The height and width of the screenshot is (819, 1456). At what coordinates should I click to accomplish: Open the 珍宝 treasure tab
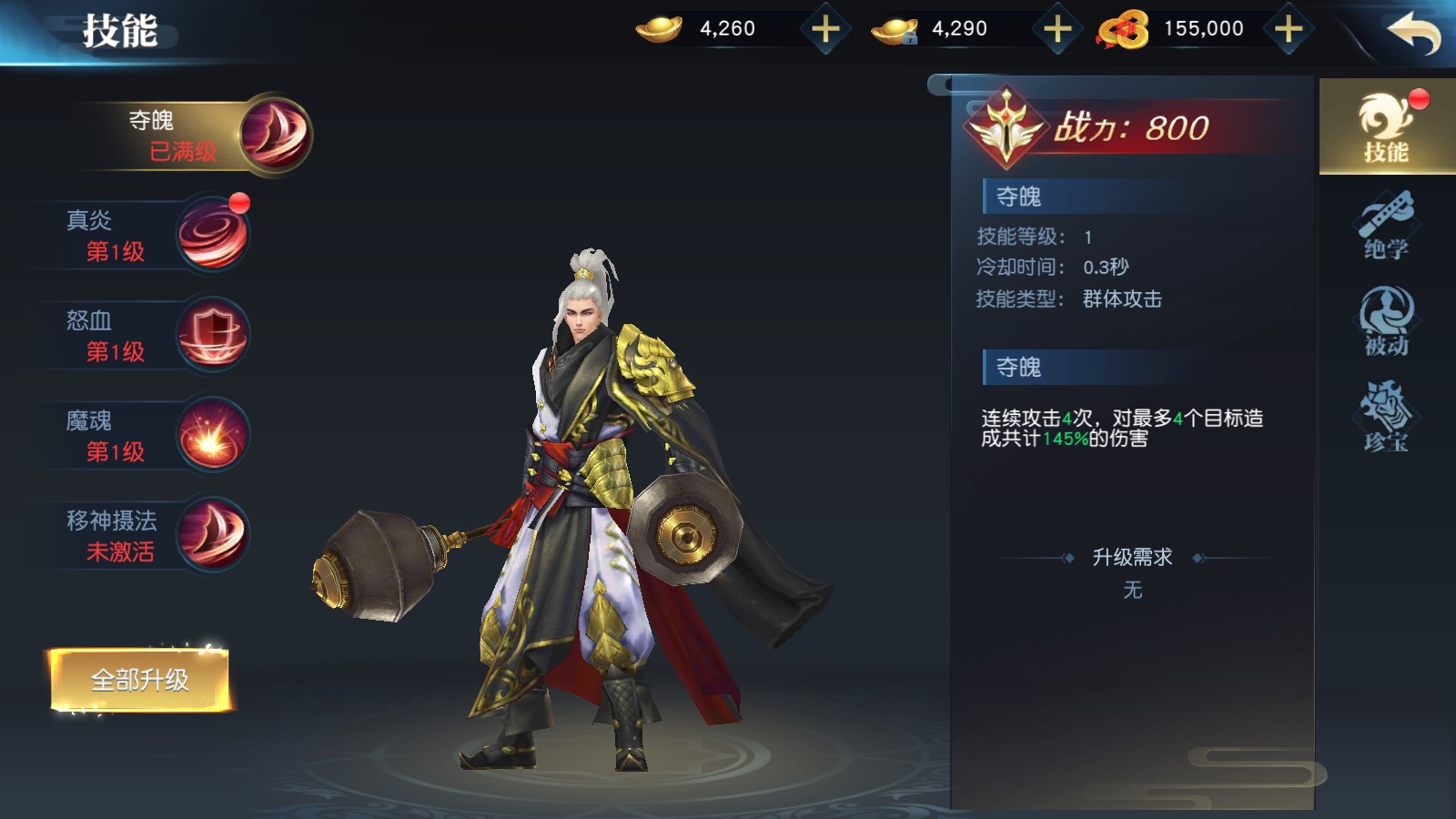tap(1386, 418)
